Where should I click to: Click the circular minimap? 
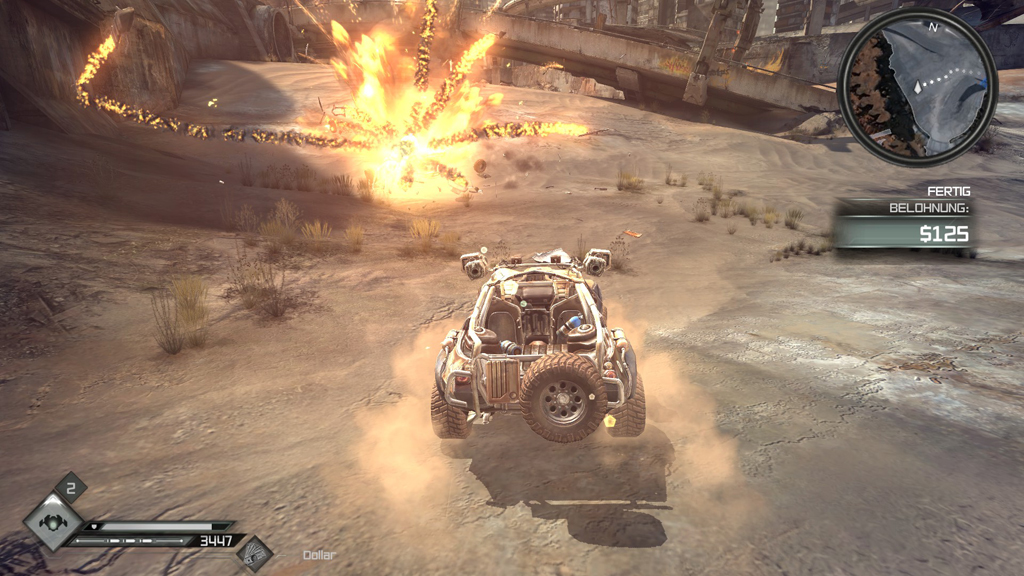[x=917, y=87]
